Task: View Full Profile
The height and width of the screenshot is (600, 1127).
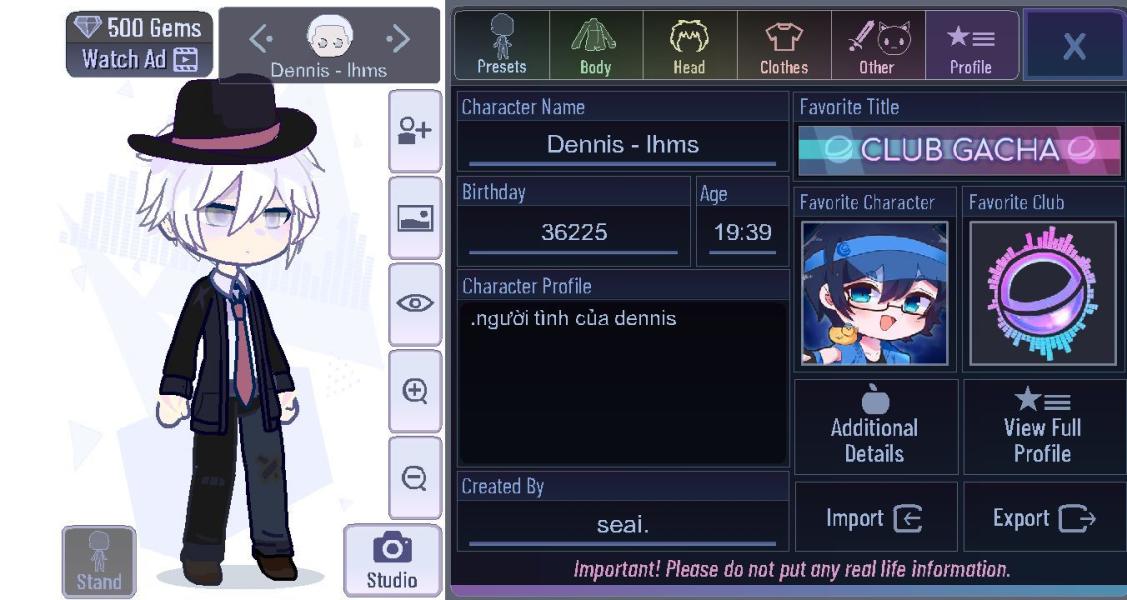Action: coord(1043,427)
